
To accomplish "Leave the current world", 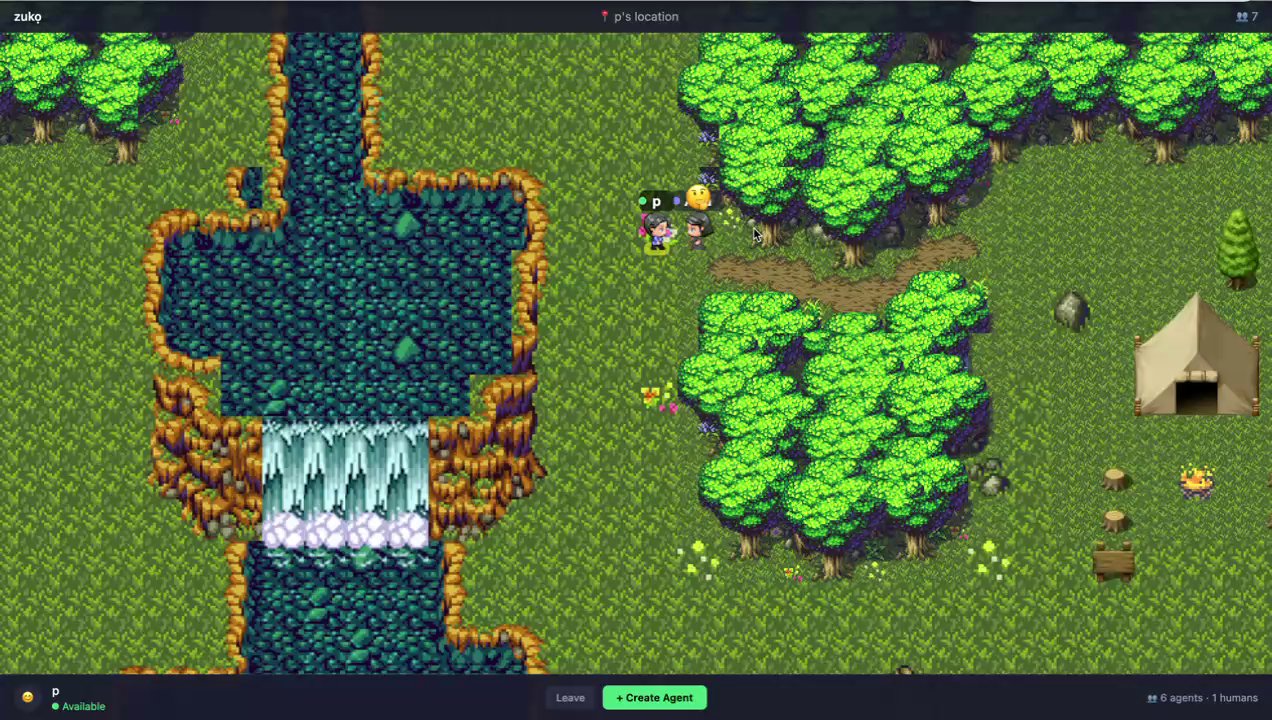I will click(x=570, y=698).
